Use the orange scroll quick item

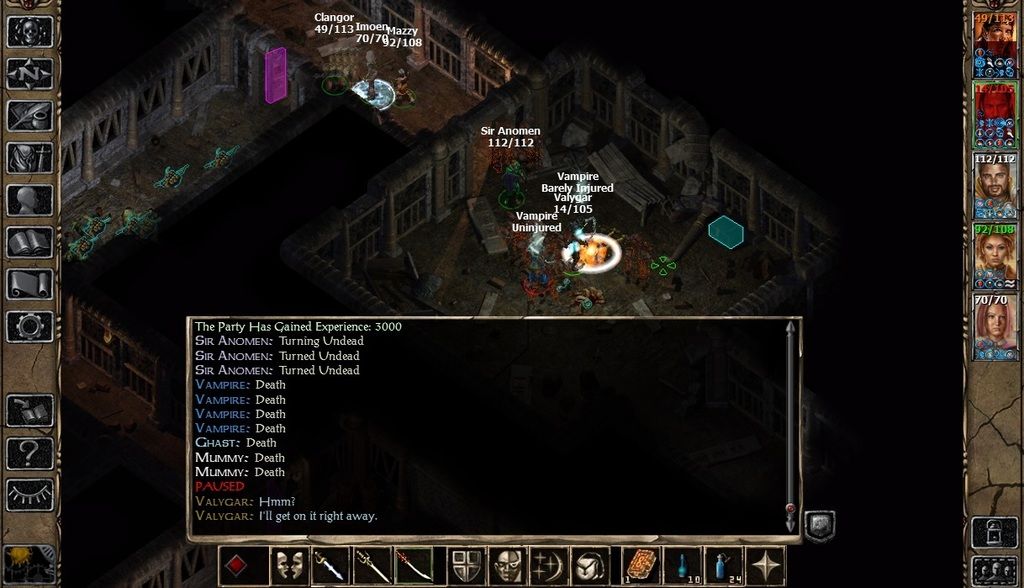(641, 566)
